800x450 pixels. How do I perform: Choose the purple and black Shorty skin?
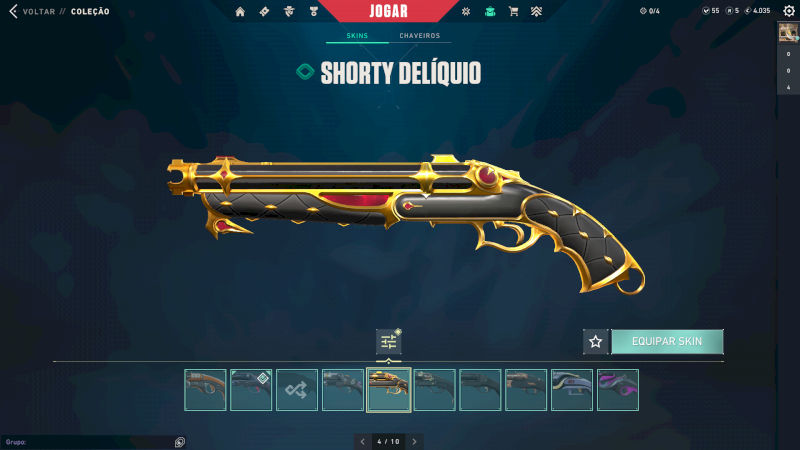pyautogui.click(x=618, y=390)
